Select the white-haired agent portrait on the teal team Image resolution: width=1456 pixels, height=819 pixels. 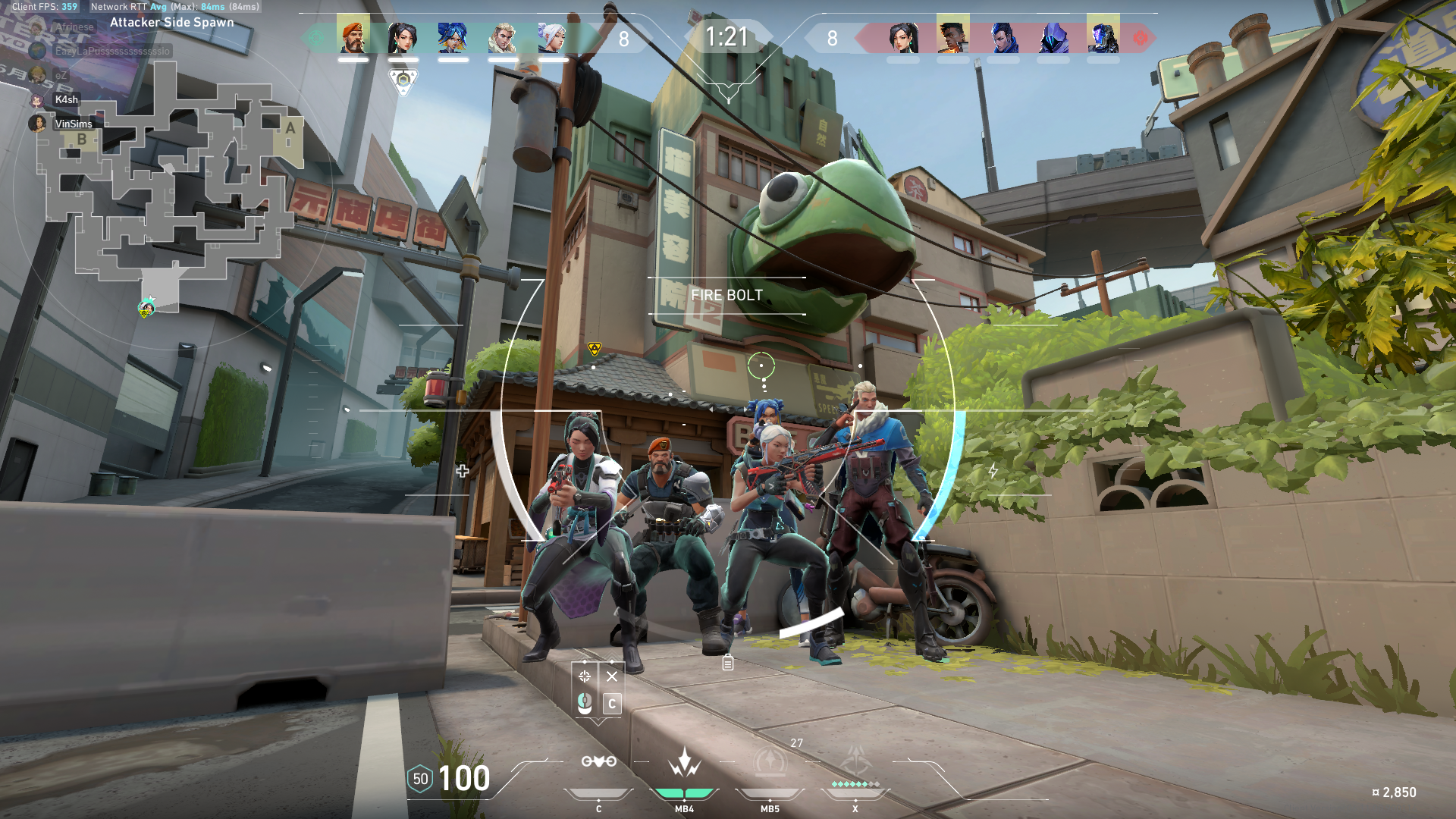(552, 36)
